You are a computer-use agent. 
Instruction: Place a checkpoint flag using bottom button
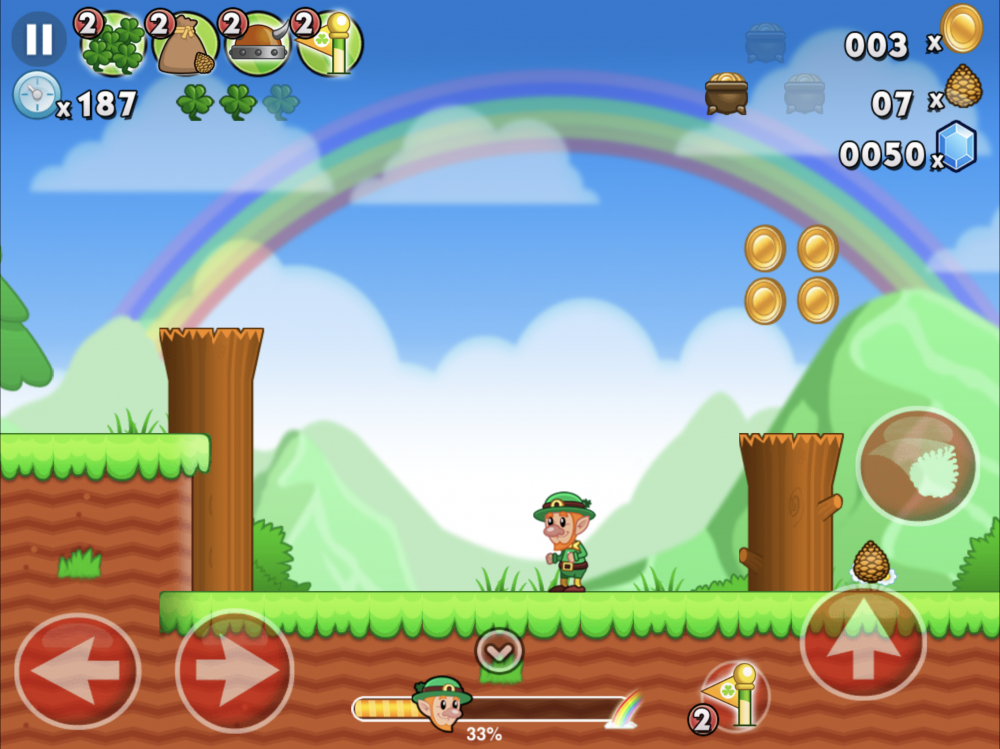point(735,692)
